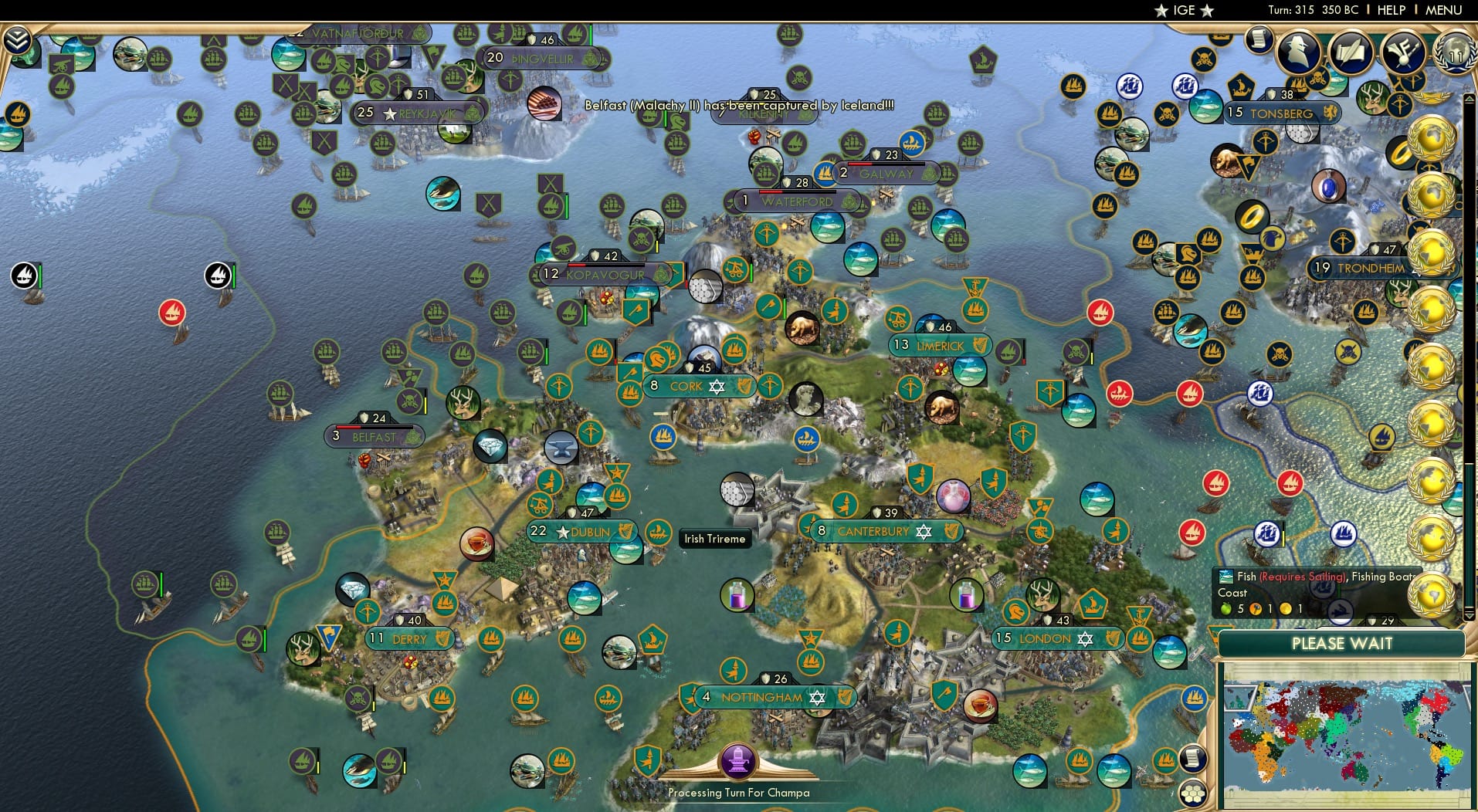Open London's city screen via its banner
Viewport: 1478px width, 812px height.
[x=1056, y=639]
